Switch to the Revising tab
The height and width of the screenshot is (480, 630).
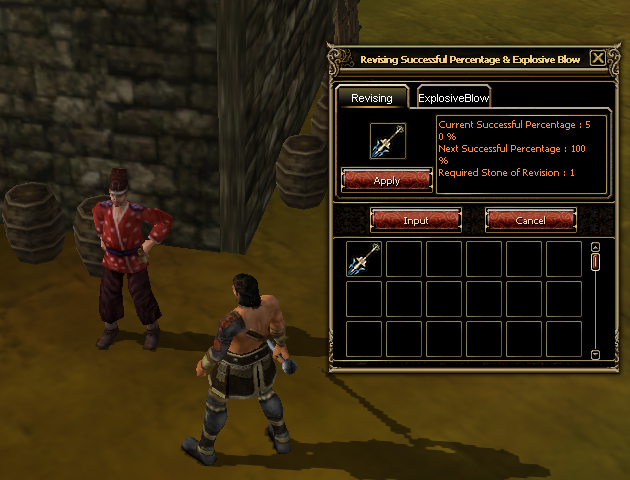pos(371,97)
